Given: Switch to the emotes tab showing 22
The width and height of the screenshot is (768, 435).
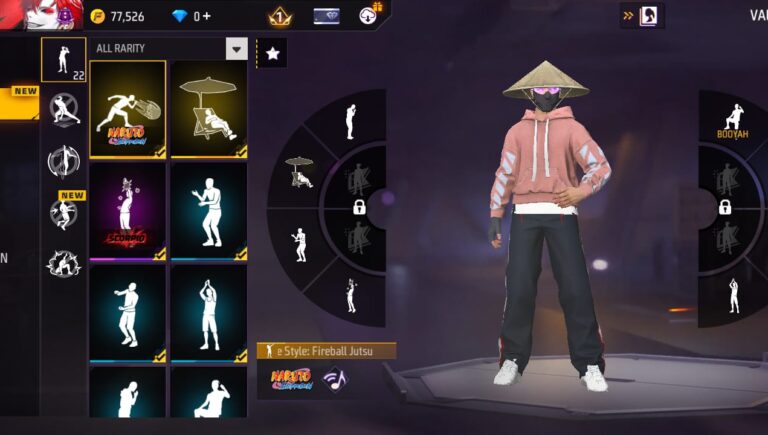Looking at the screenshot, I should 63,59.
